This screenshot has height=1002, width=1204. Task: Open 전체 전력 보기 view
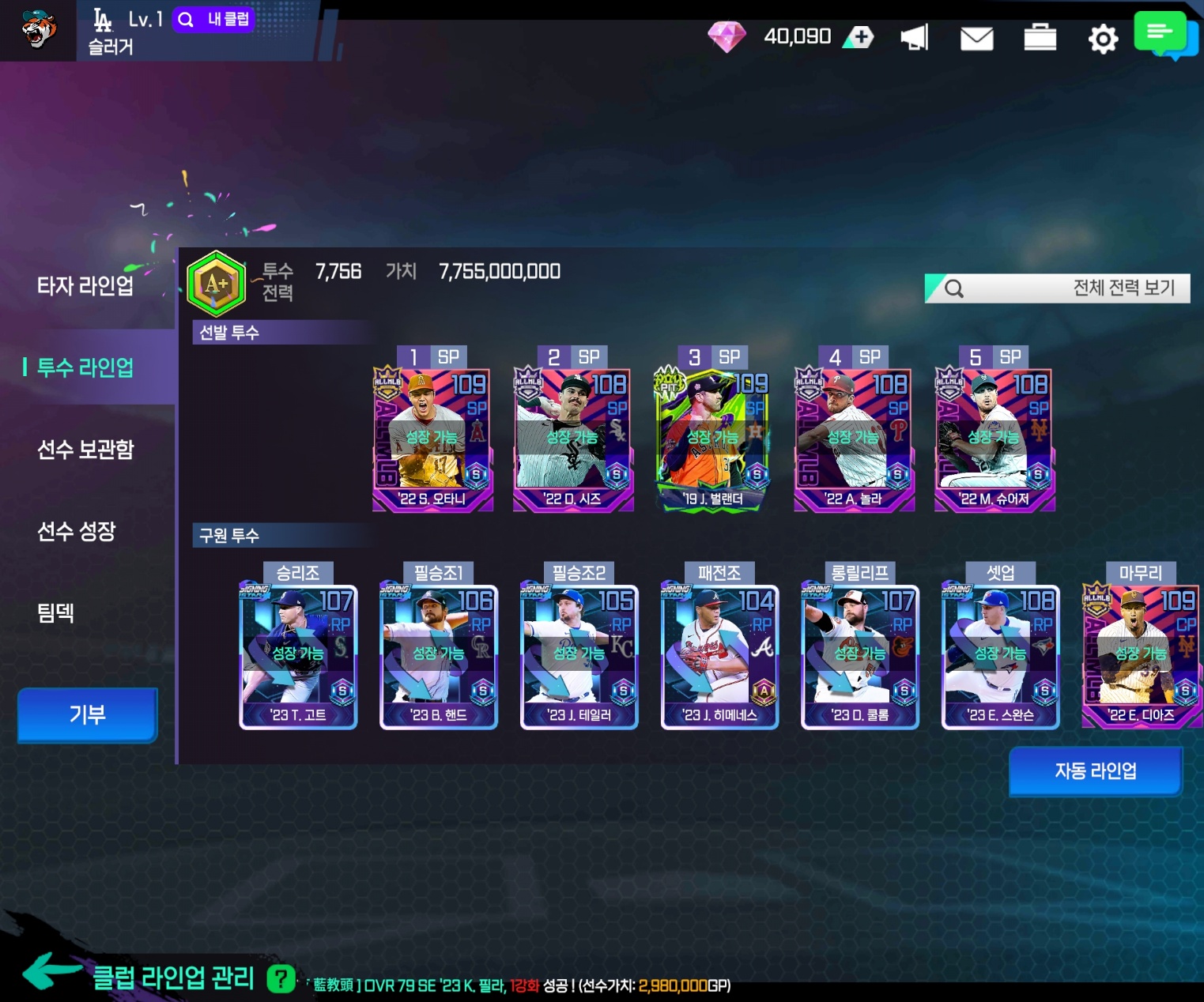coord(1057,288)
